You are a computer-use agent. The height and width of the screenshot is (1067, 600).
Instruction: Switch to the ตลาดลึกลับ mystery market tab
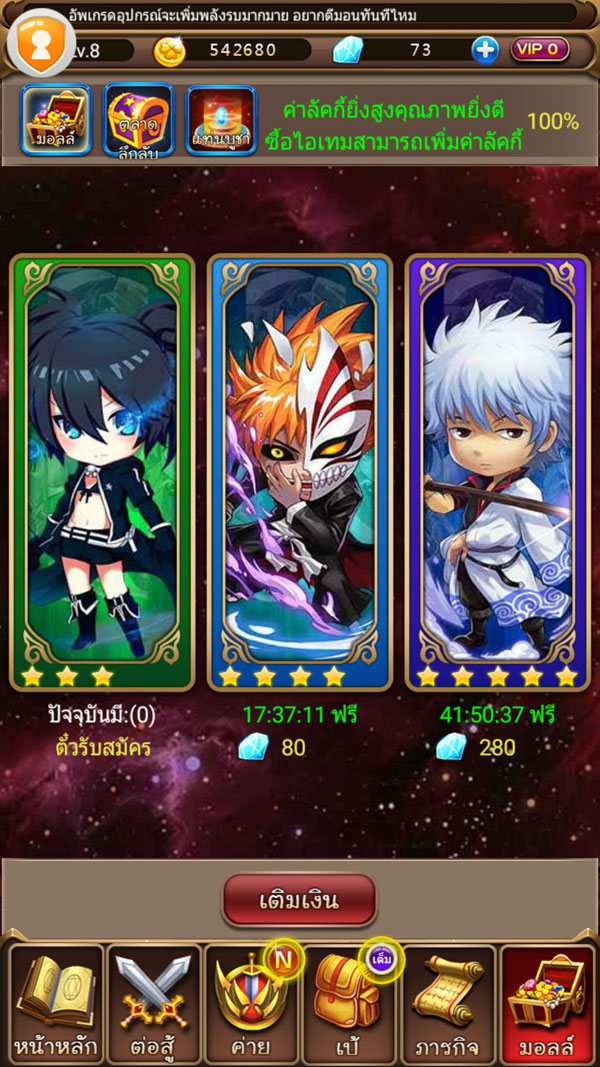tap(138, 120)
